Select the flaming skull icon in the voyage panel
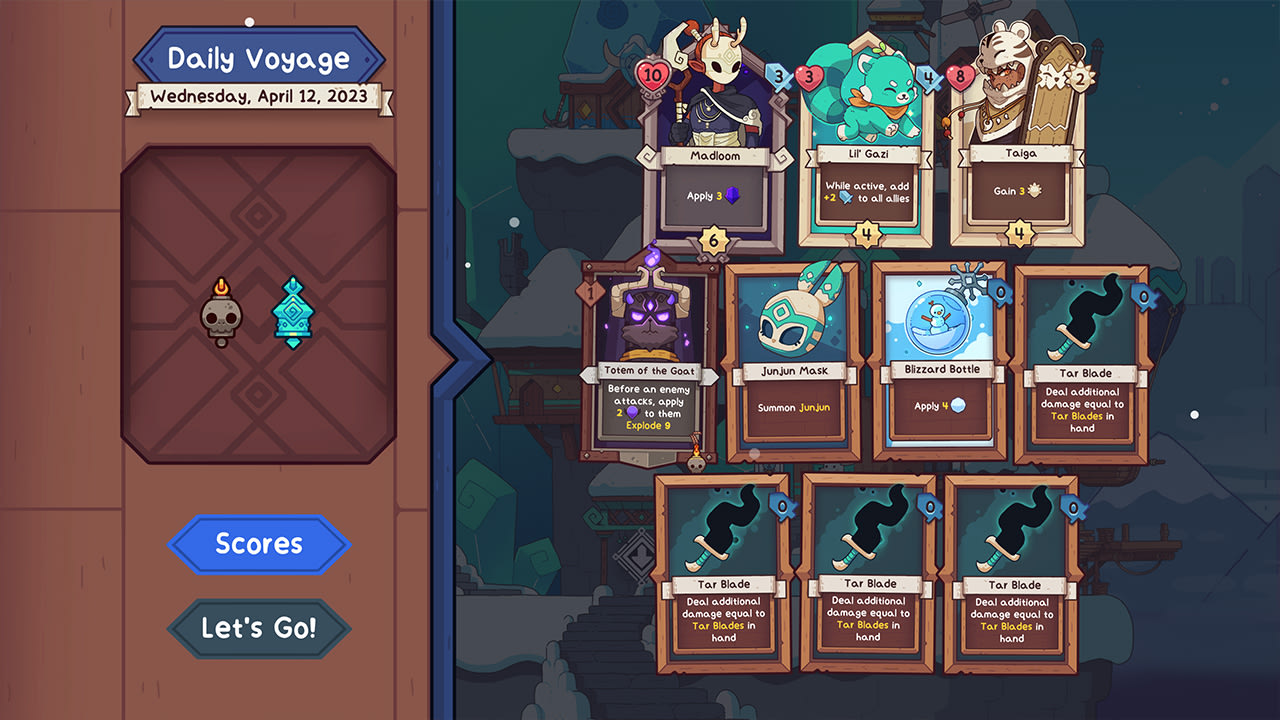This screenshot has height=720, width=1280. point(222,313)
